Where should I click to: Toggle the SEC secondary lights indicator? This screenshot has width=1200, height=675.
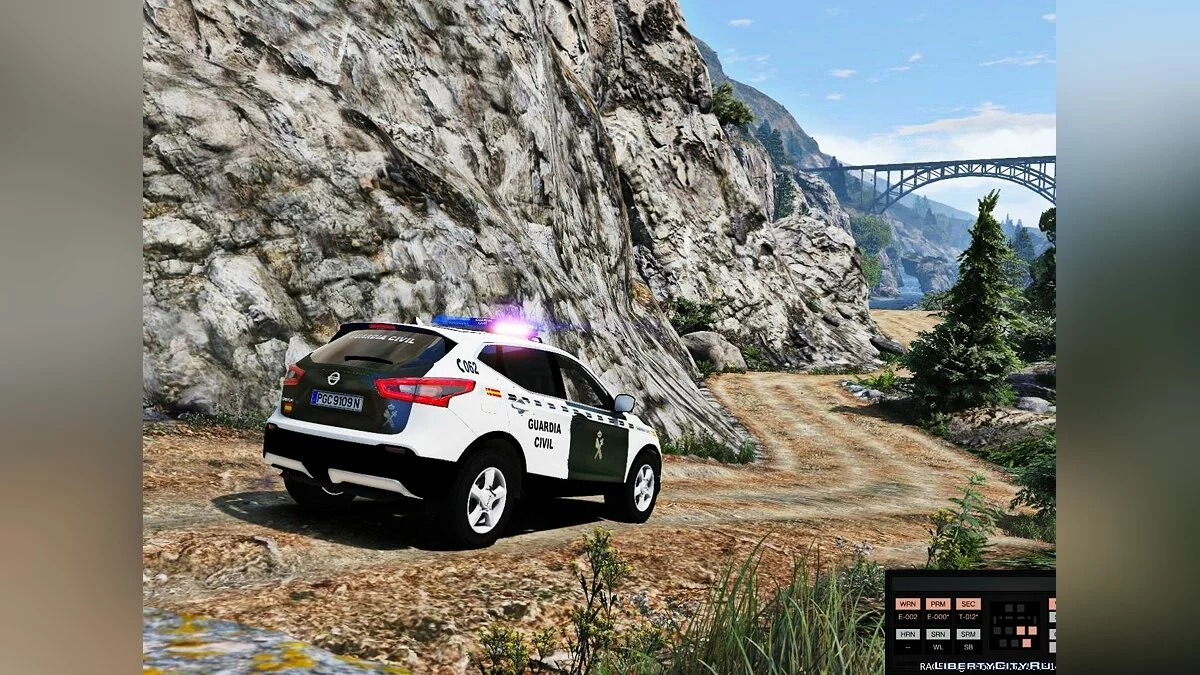point(968,604)
